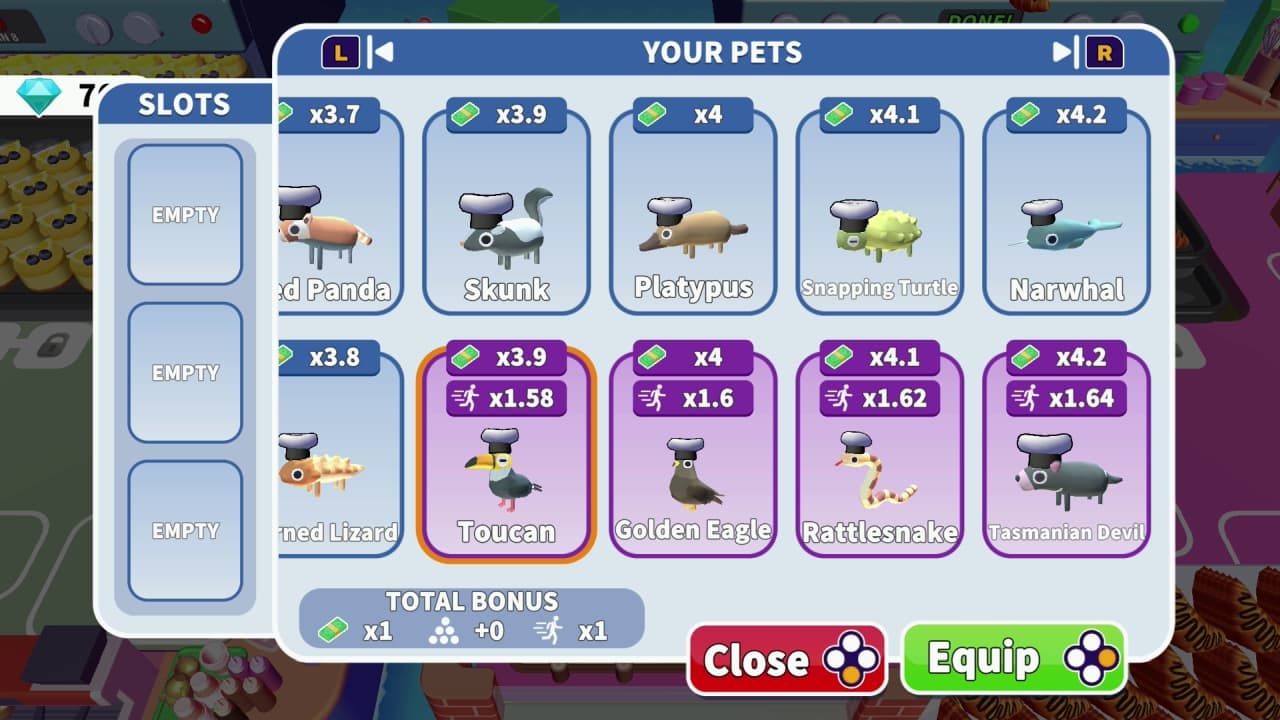Choose the Rattlesnake pet

[x=879, y=460]
